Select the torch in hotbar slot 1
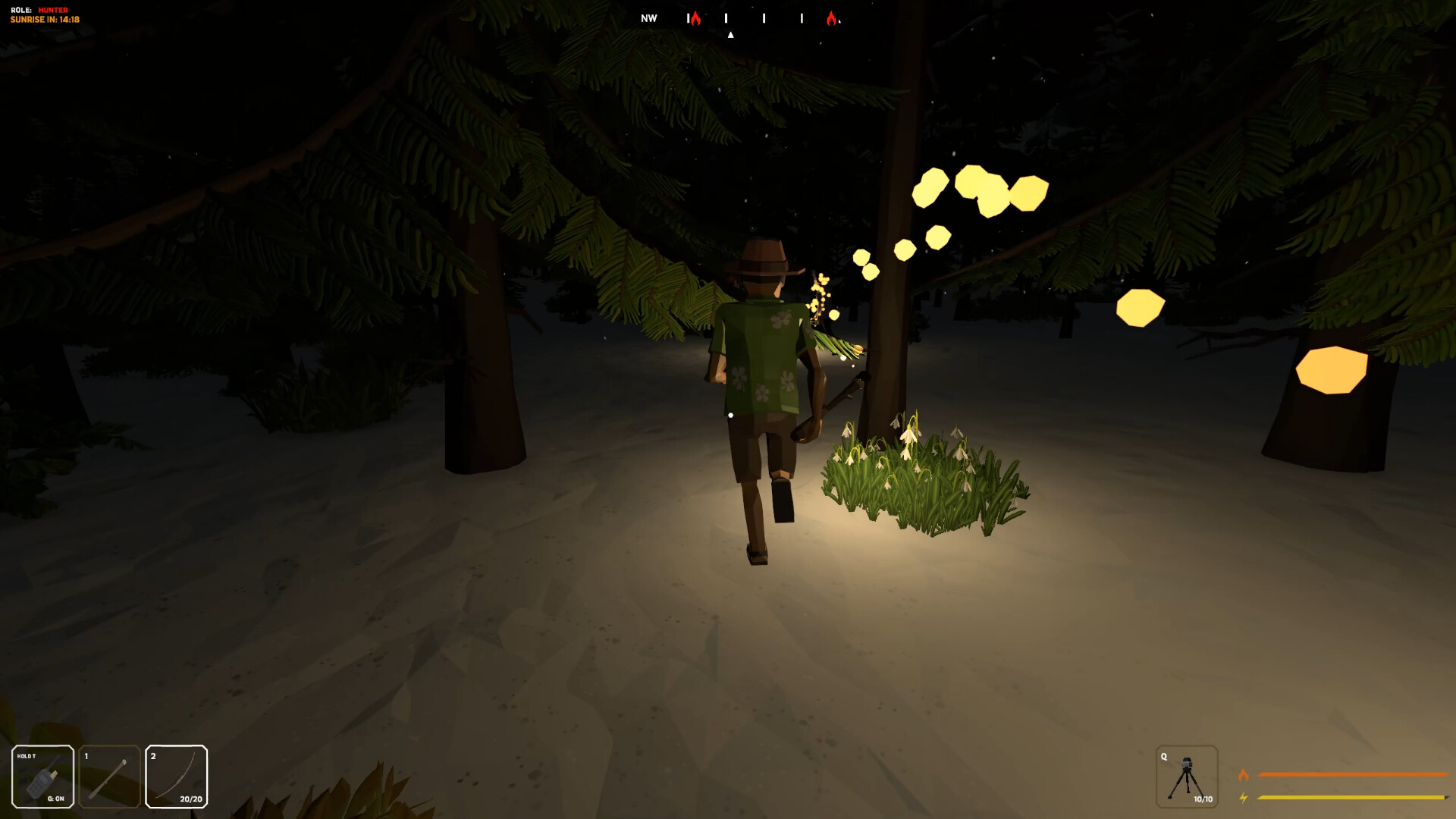This screenshot has height=819, width=1456. [108, 777]
